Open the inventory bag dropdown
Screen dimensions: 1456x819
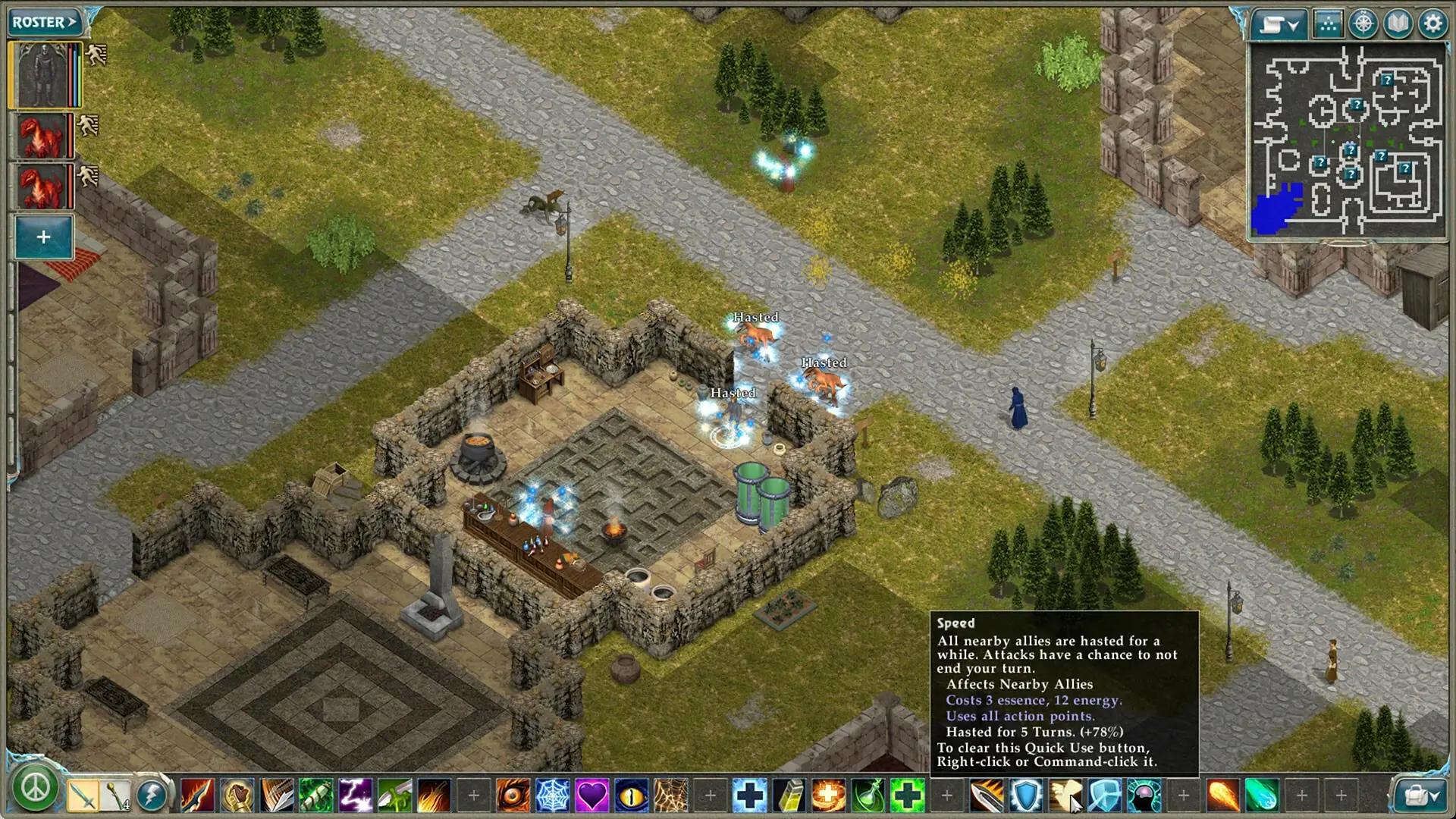[x=1420, y=795]
